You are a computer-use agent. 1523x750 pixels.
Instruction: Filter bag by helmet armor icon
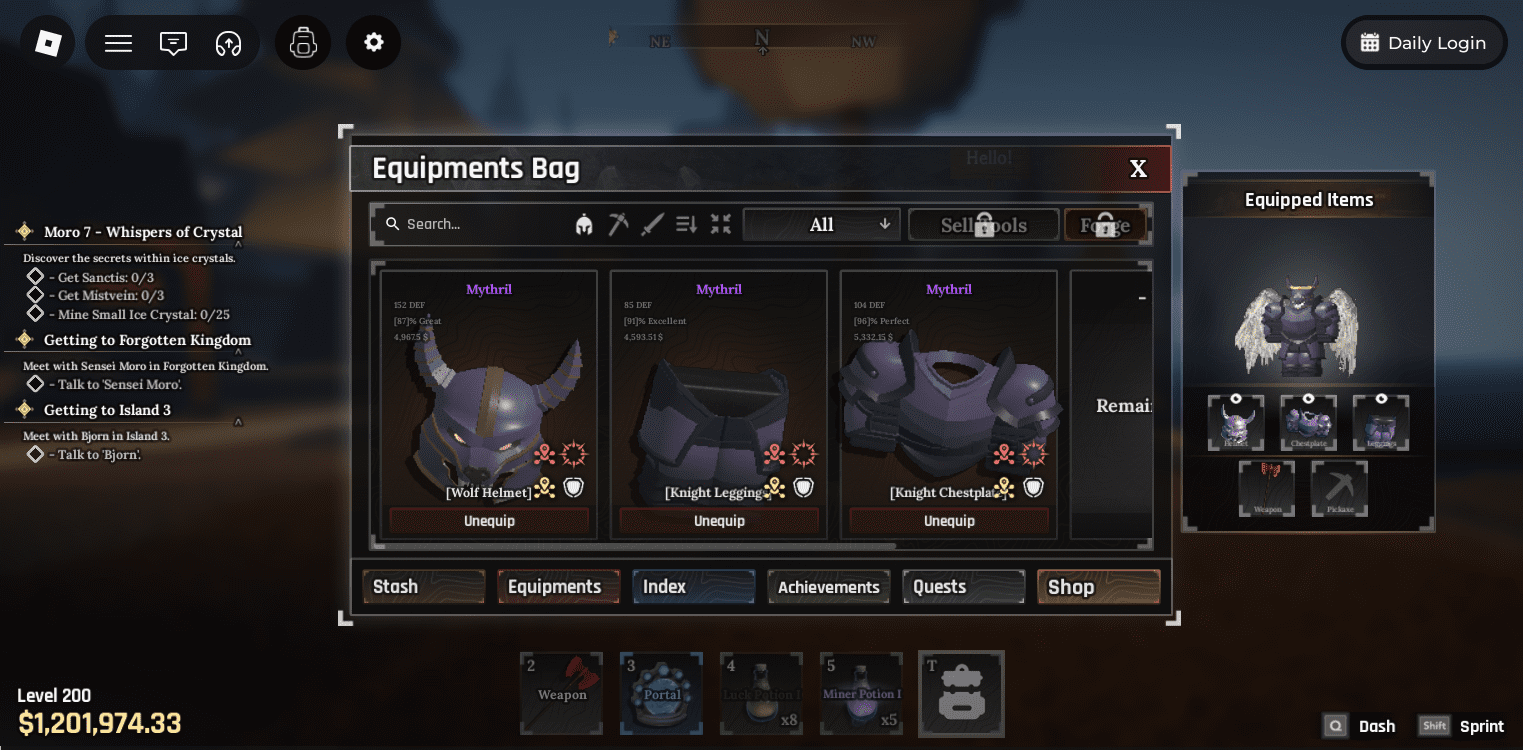coord(584,225)
